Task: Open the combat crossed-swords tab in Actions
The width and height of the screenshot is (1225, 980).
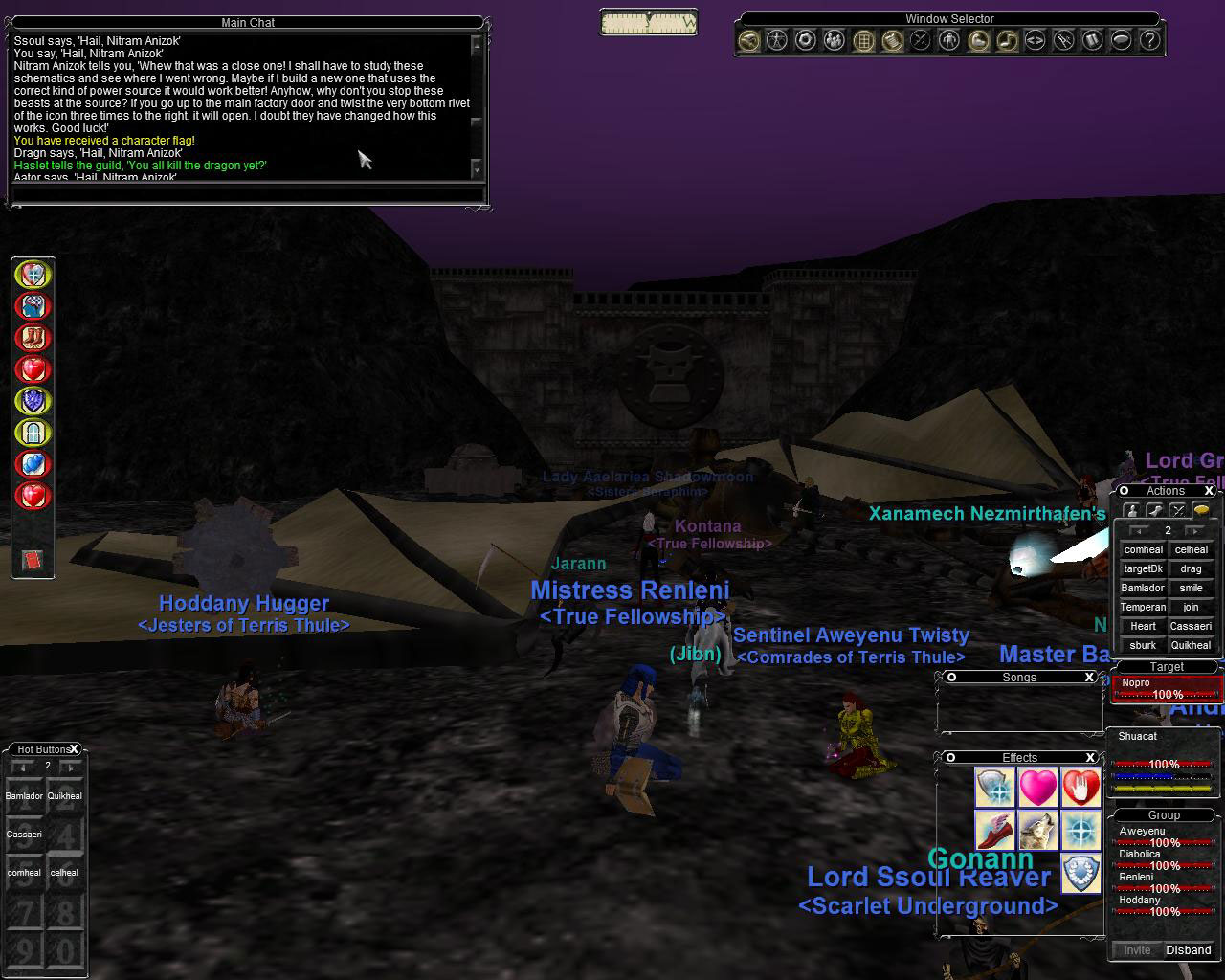Action: point(1177,510)
